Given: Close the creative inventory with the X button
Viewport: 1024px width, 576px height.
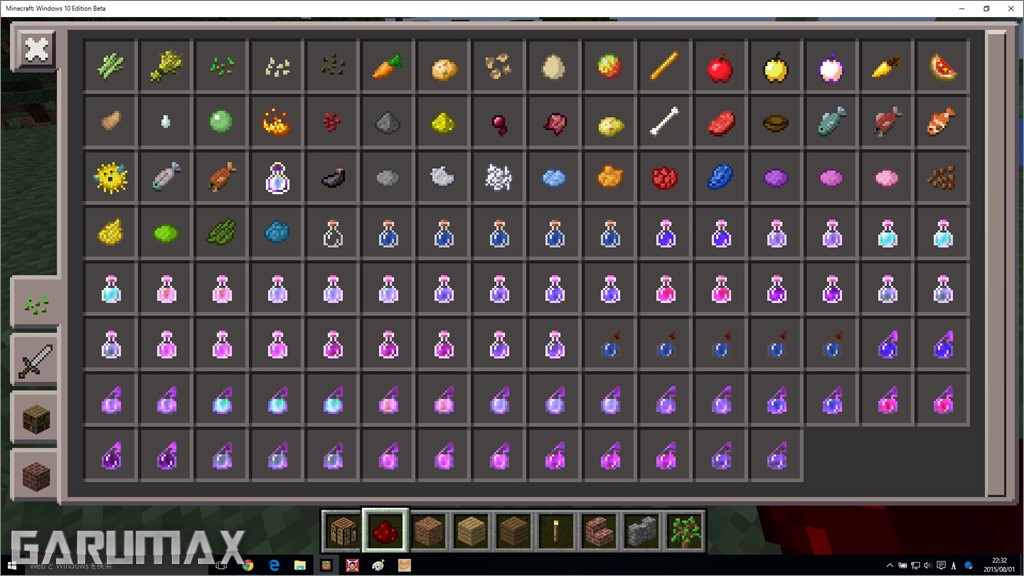Looking at the screenshot, I should (37, 48).
